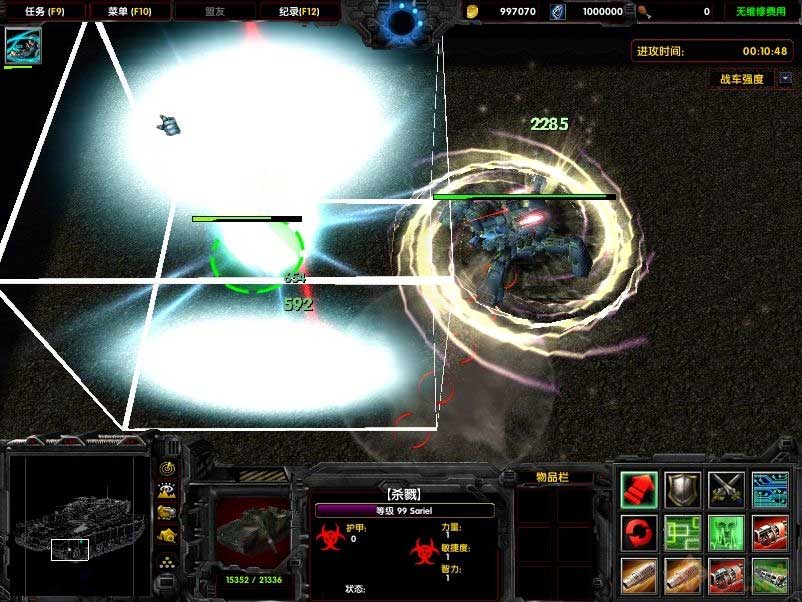Toggle minimap terrain visibility eye button
802x602 pixels.
166,490
